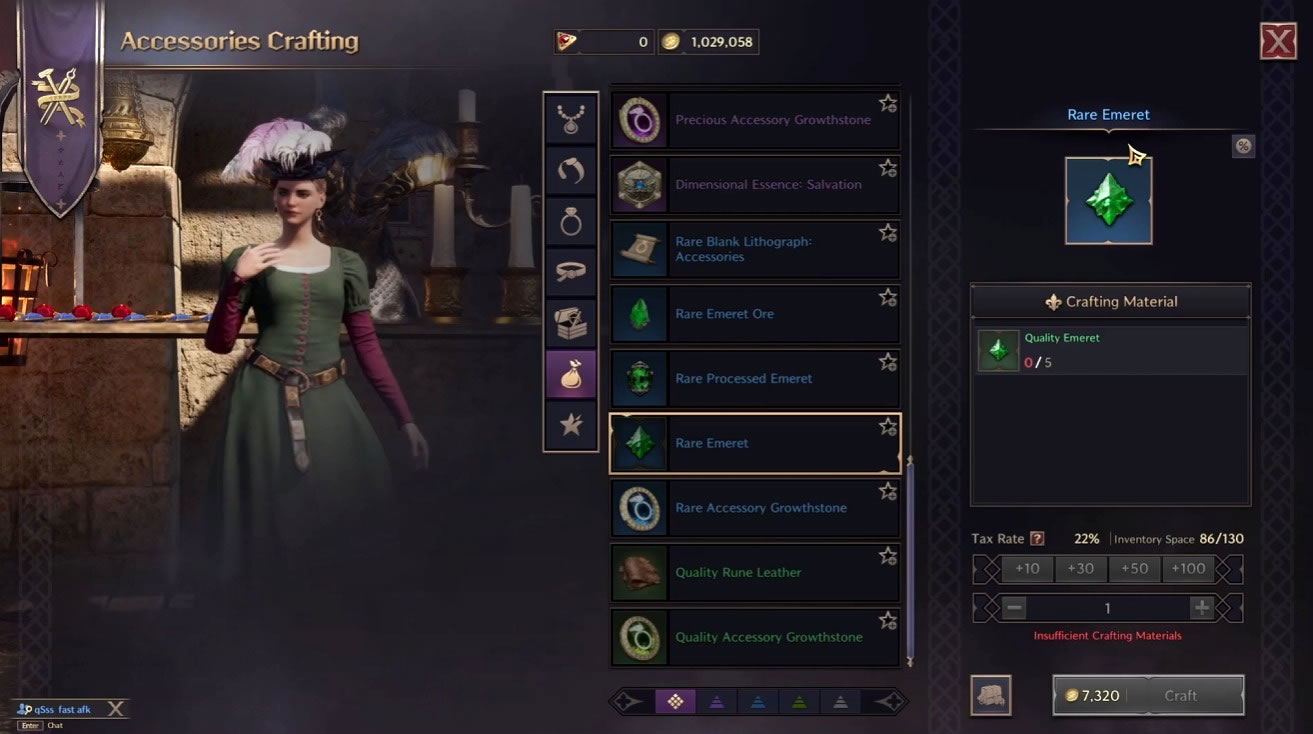
Task: Mark Rare Emeret Ore as favorite
Action: [888, 296]
